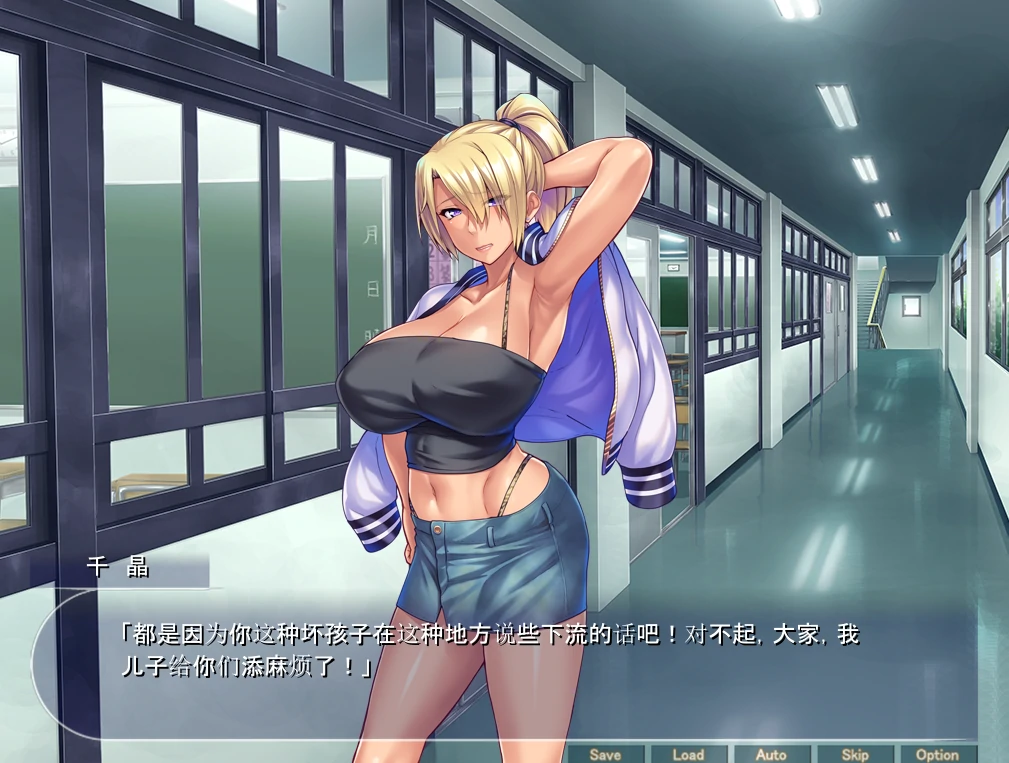The width and height of the screenshot is (1009, 763).
Task: Click the Save button
Action: [604, 754]
